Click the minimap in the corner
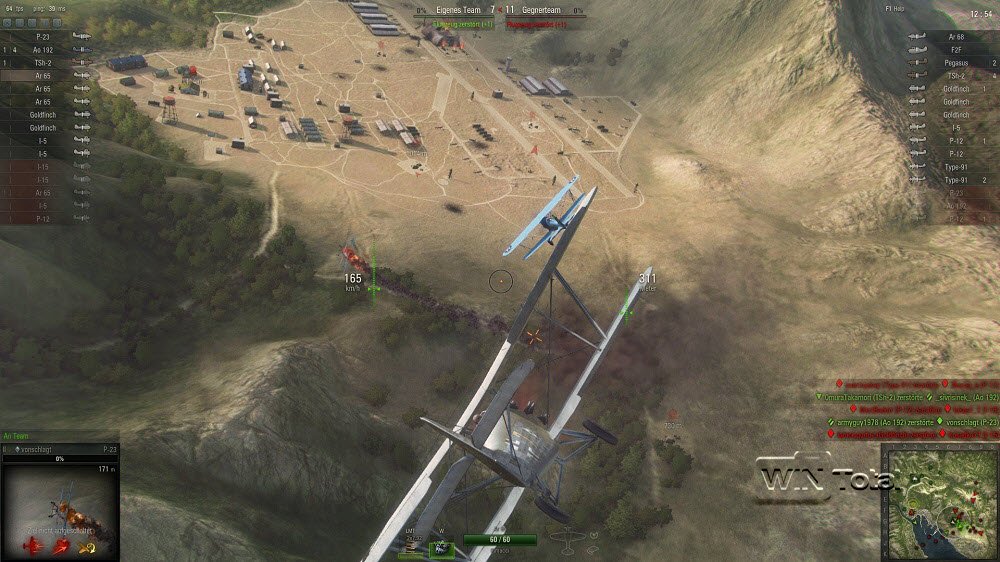This screenshot has width=1000, height=562. tap(939, 502)
